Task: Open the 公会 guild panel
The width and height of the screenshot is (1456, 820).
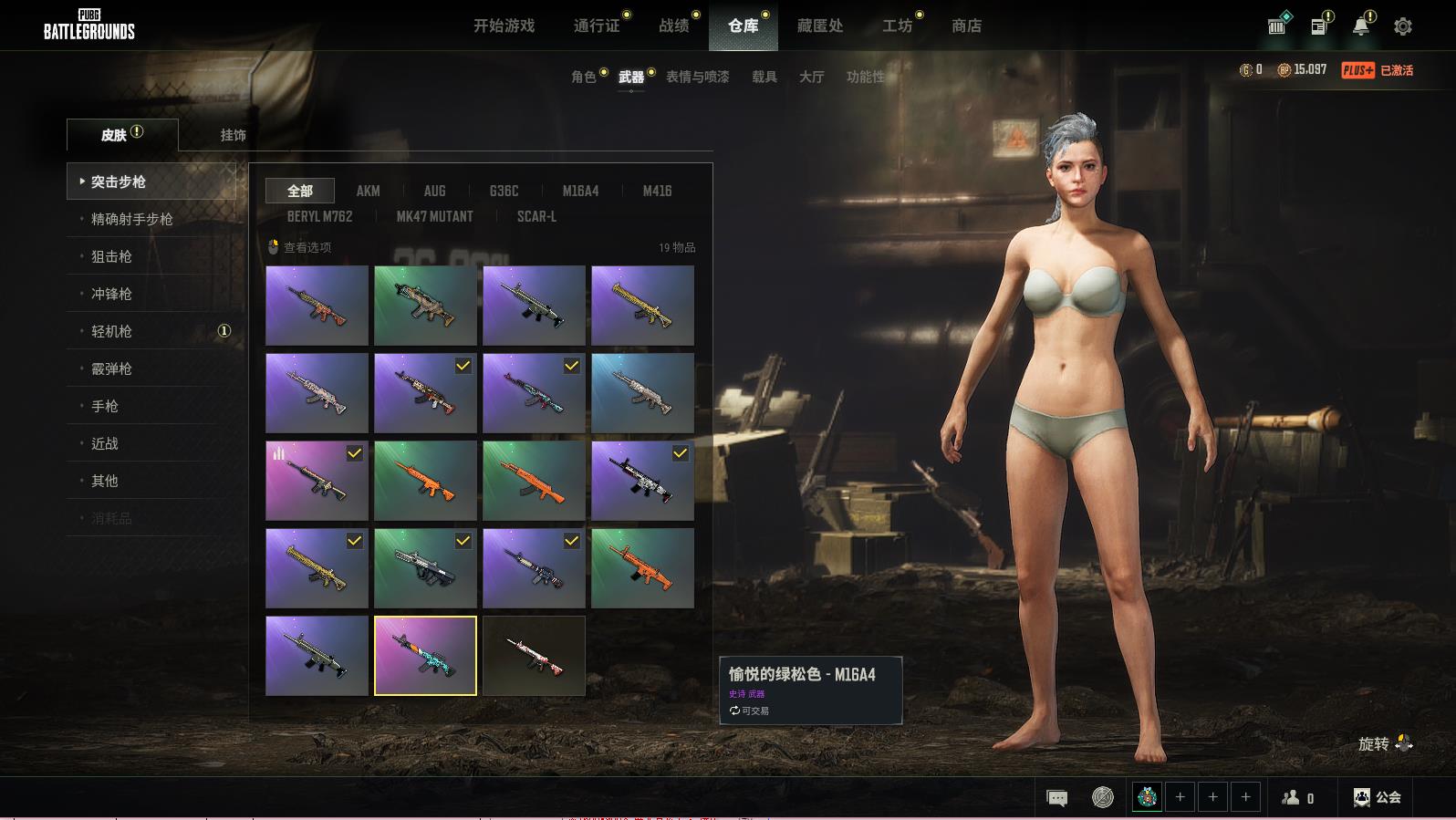Action: coord(1378,797)
